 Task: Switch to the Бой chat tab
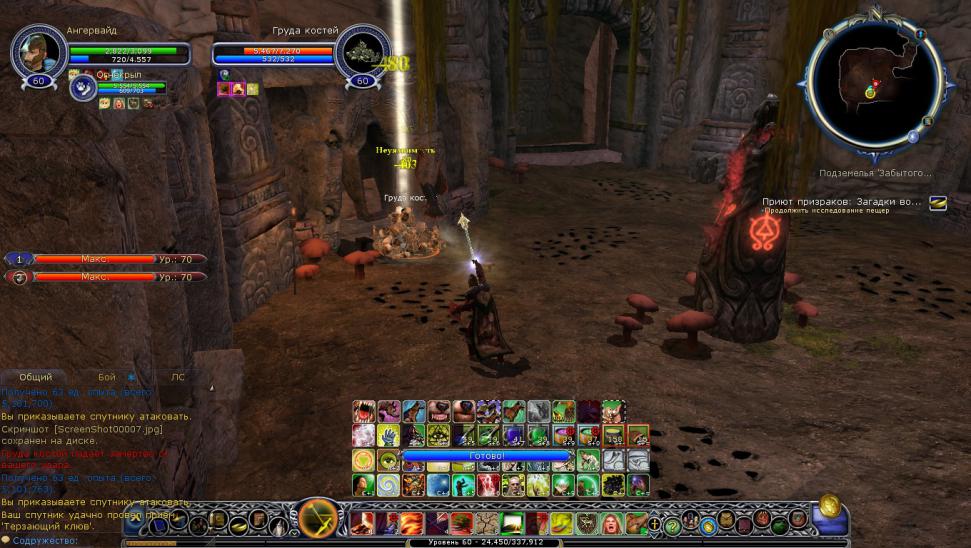(107, 377)
